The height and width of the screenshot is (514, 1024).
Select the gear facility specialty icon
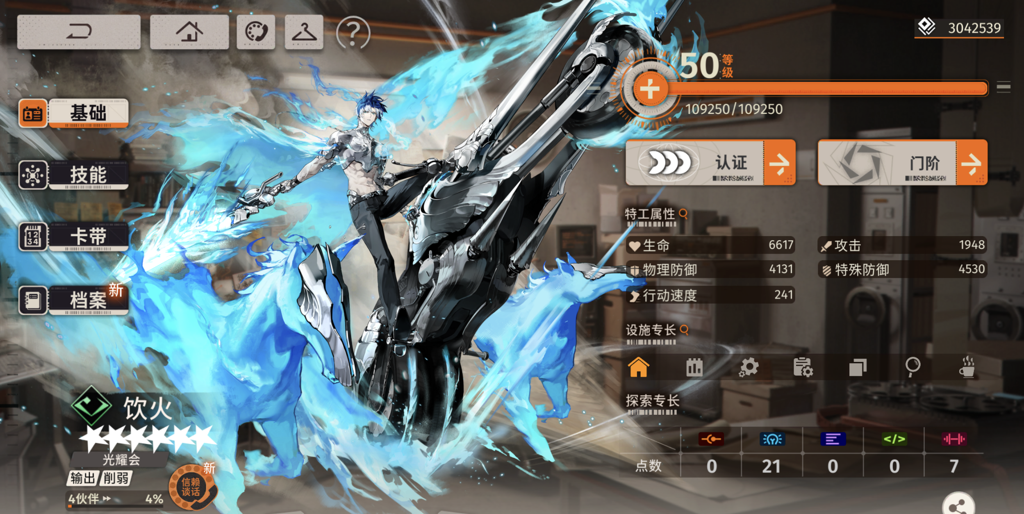click(x=747, y=367)
